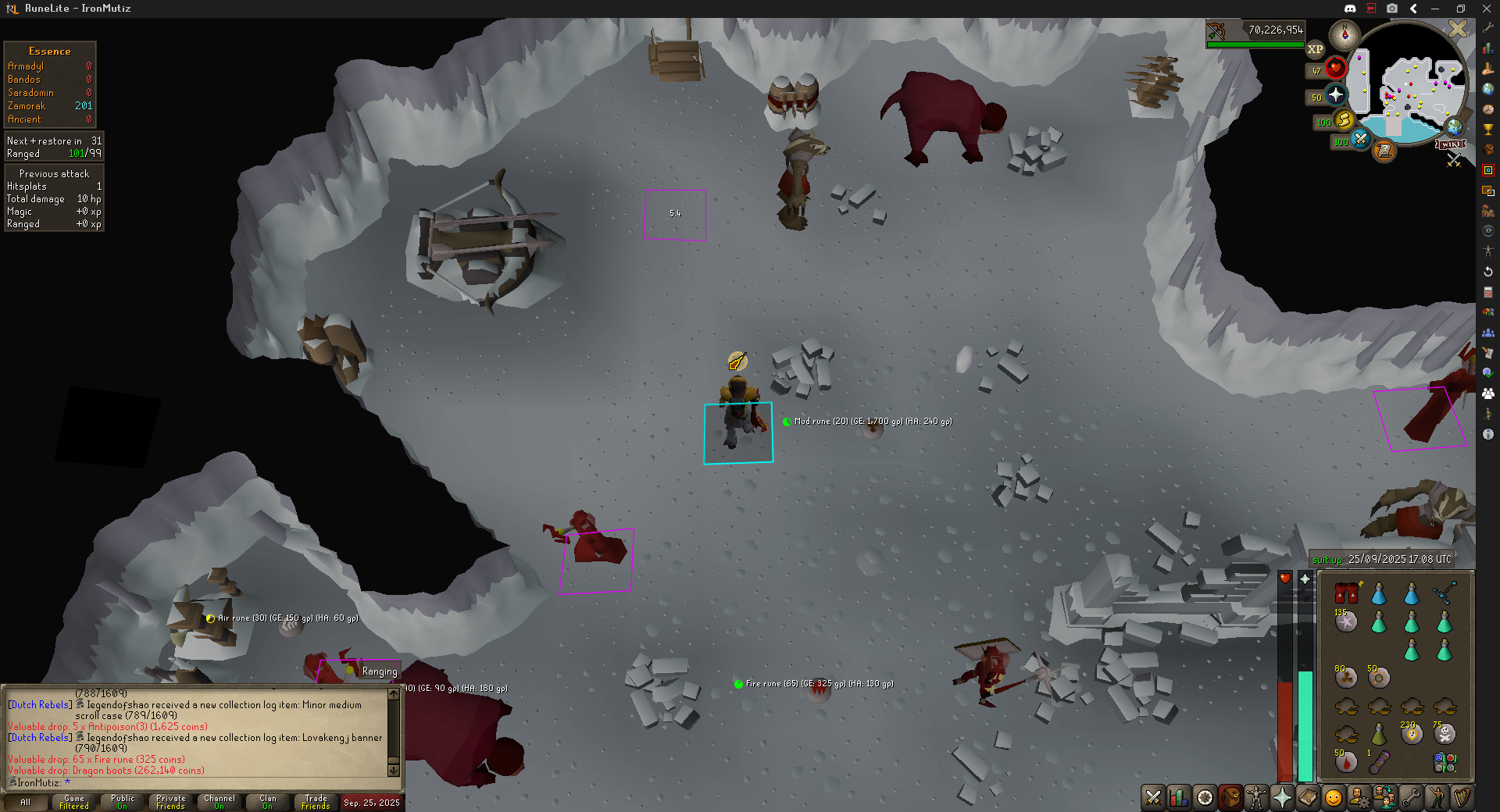Switch to the Skills tab
1500x812 pixels.
(x=1179, y=797)
